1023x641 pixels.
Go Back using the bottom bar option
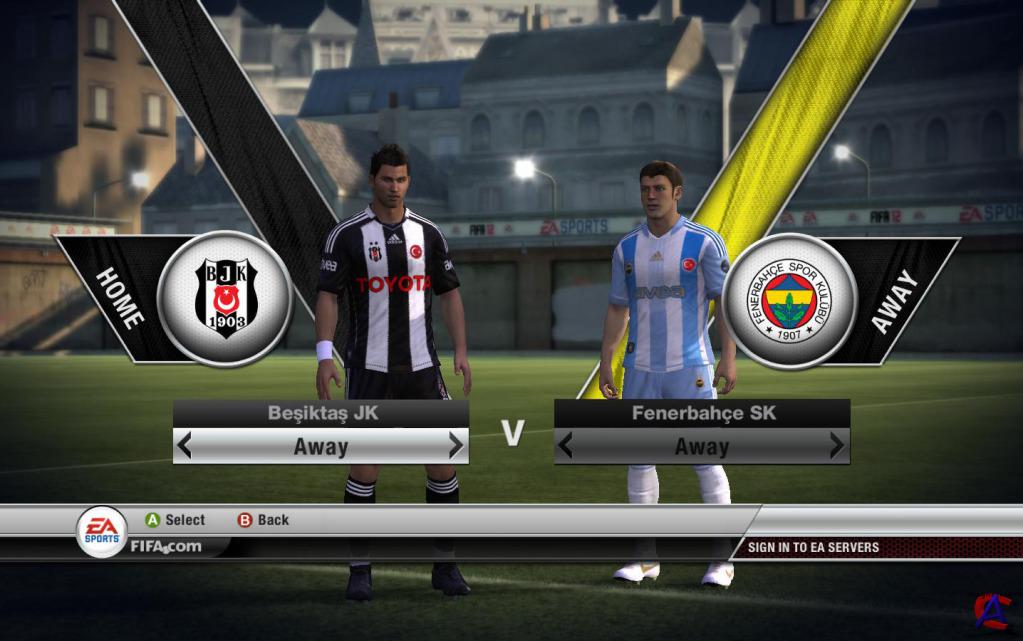[263, 520]
